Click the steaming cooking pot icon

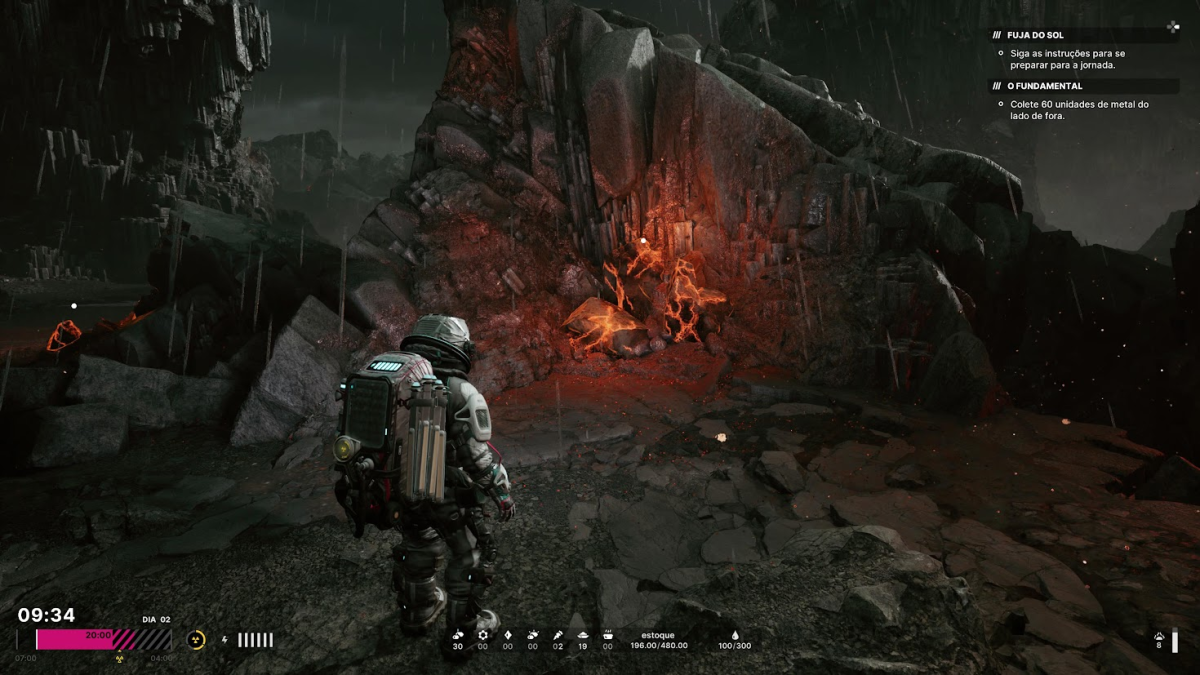click(x=607, y=634)
